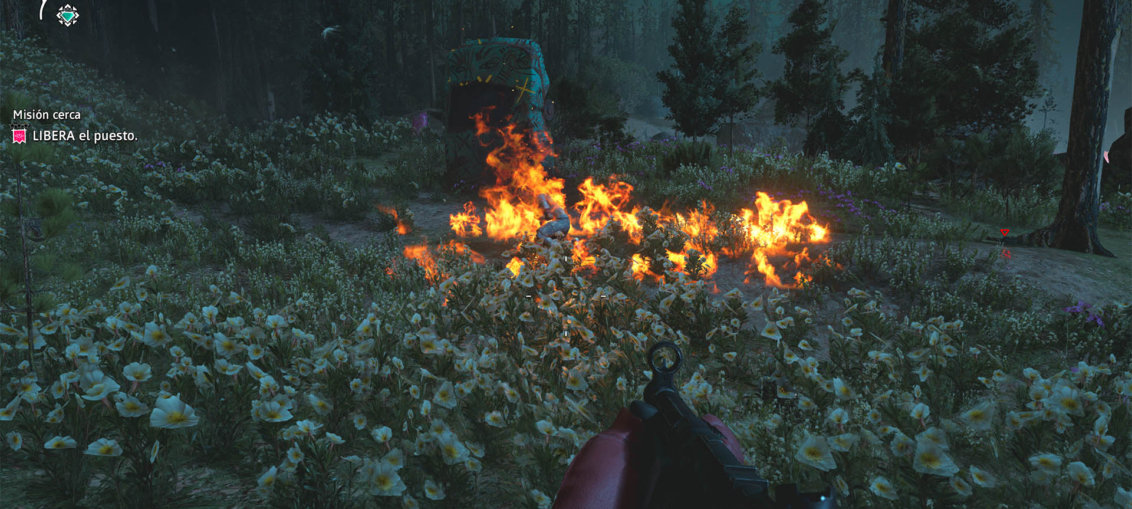The image size is (1132, 509).
Task: Click the teal diamond compass icon
Action: click(x=67, y=15)
